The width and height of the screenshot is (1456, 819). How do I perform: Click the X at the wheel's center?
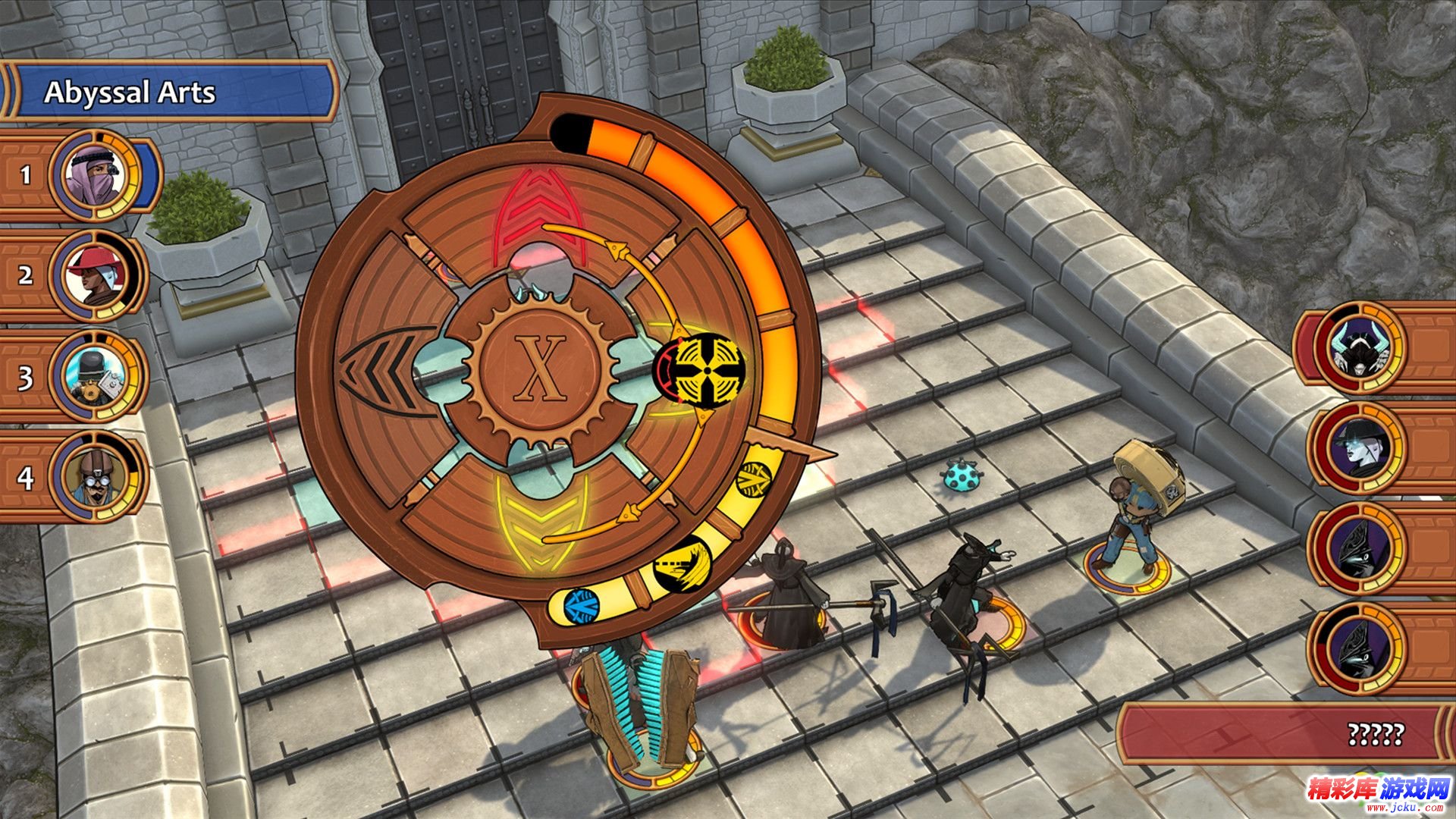tap(540, 368)
